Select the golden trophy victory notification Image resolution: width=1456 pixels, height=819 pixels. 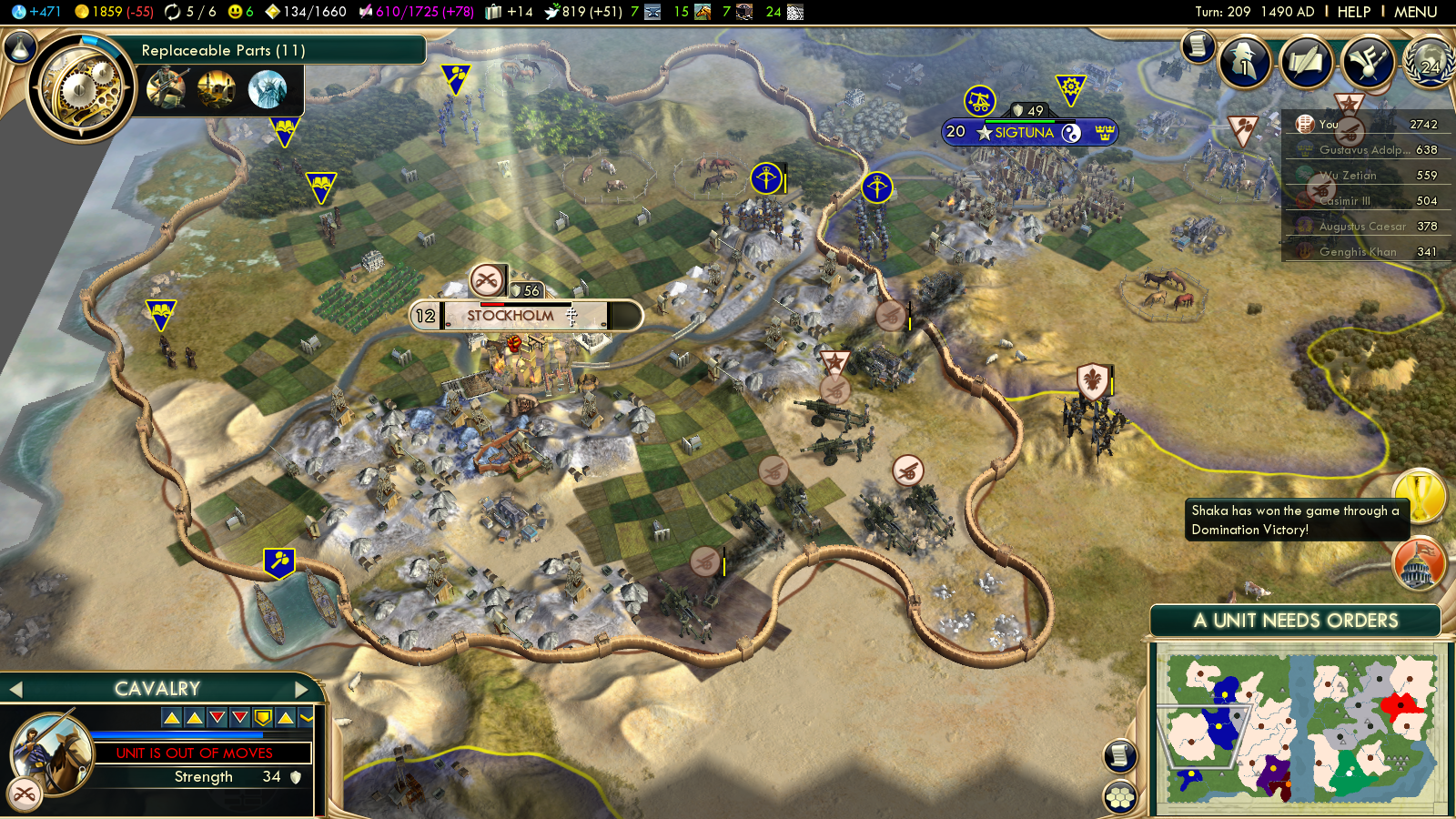(x=1420, y=496)
